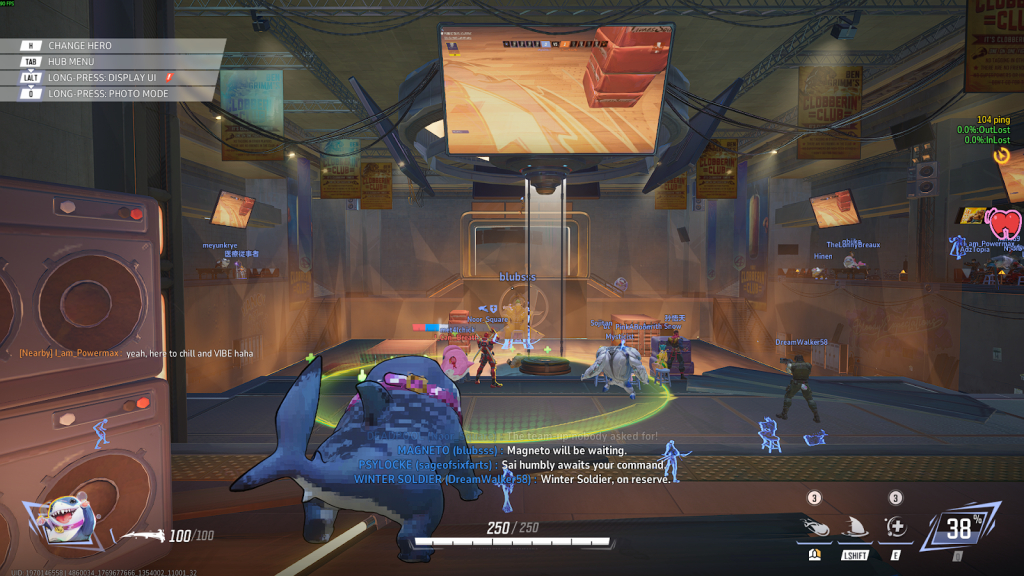Viewport: 1024px width, 576px height.
Task: Trigger the healing bubble ability icon
Action: coord(895,527)
